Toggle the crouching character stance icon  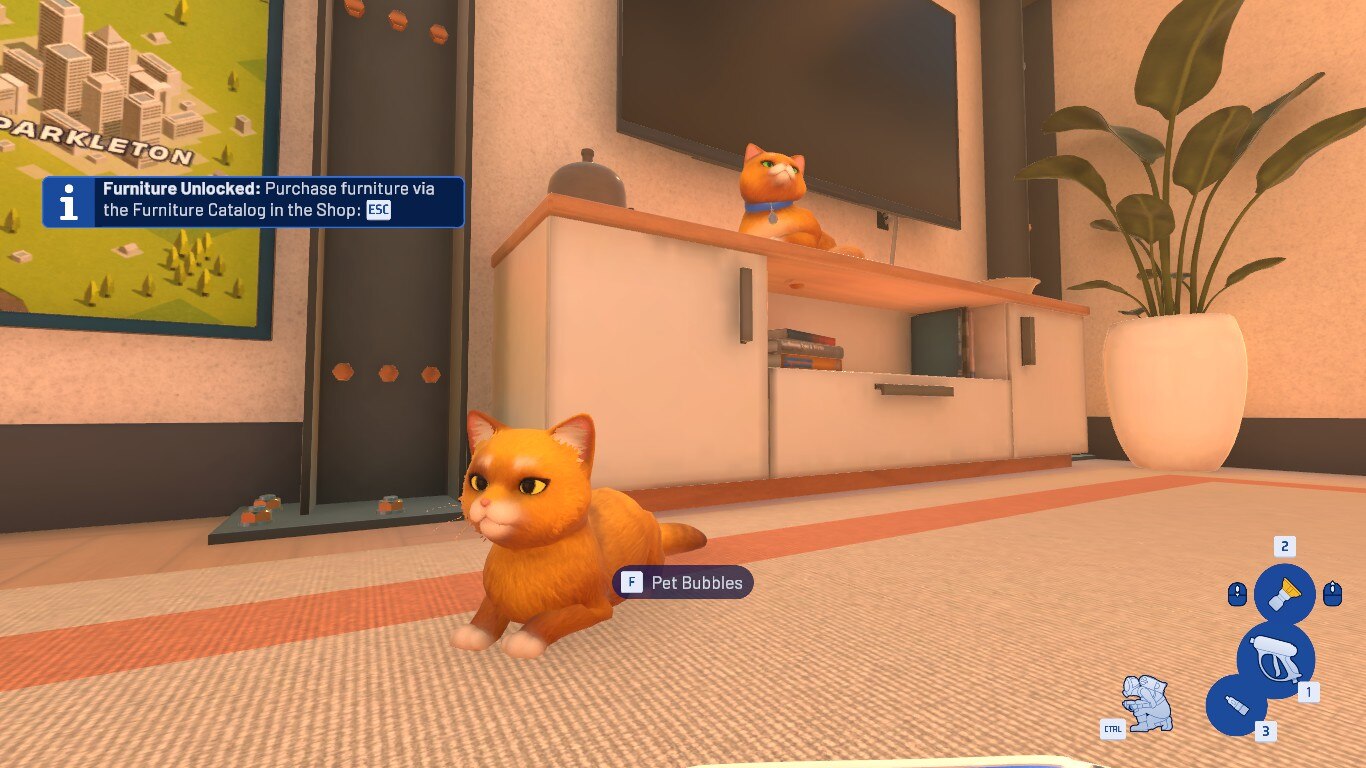[1147, 703]
